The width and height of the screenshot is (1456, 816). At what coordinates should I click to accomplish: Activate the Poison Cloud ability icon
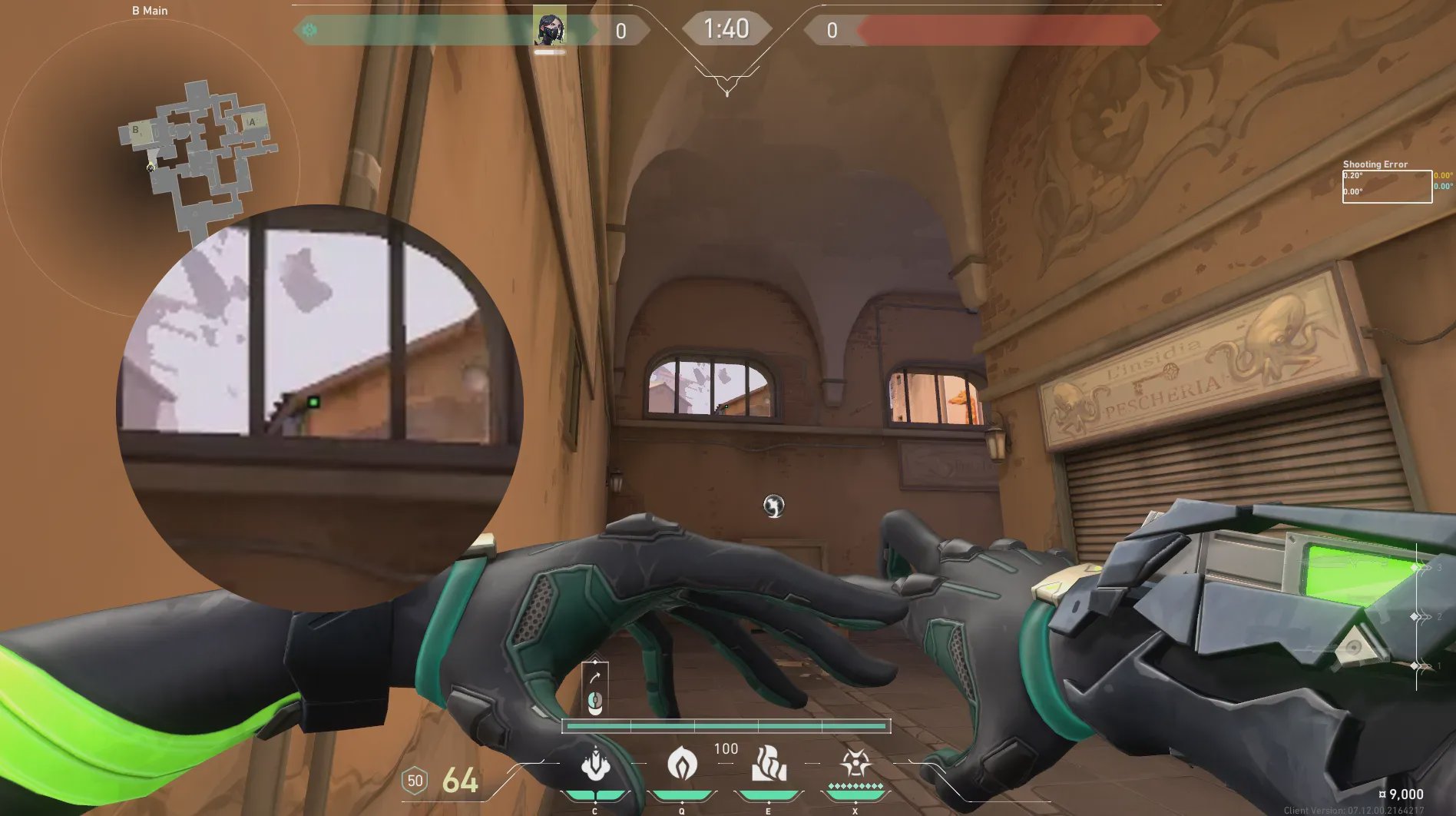pyautogui.click(x=682, y=765)
